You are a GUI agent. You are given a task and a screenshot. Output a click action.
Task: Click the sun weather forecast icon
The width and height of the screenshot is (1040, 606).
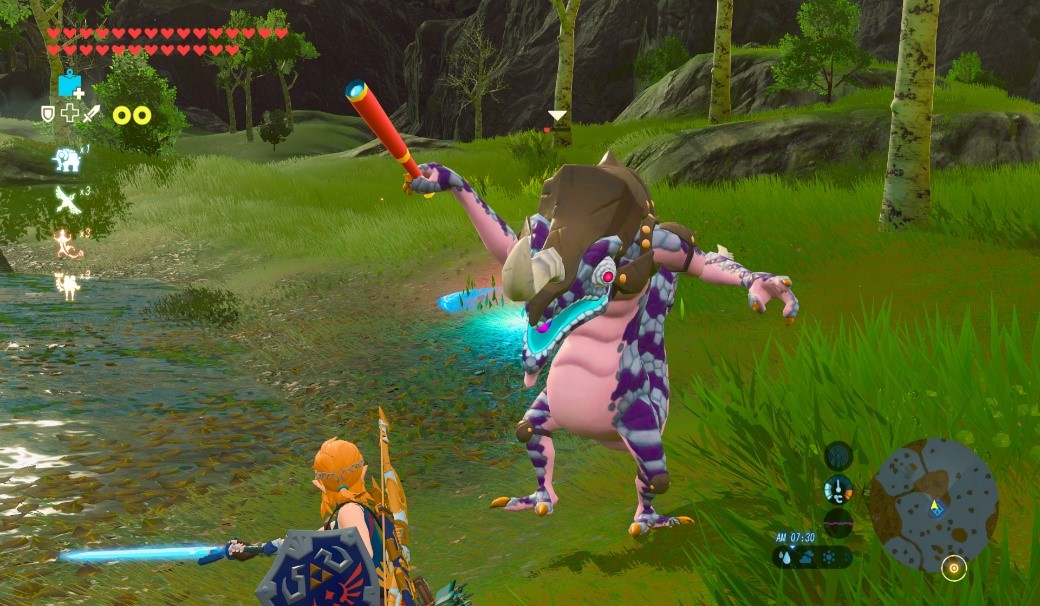click(x=828, y=558)
